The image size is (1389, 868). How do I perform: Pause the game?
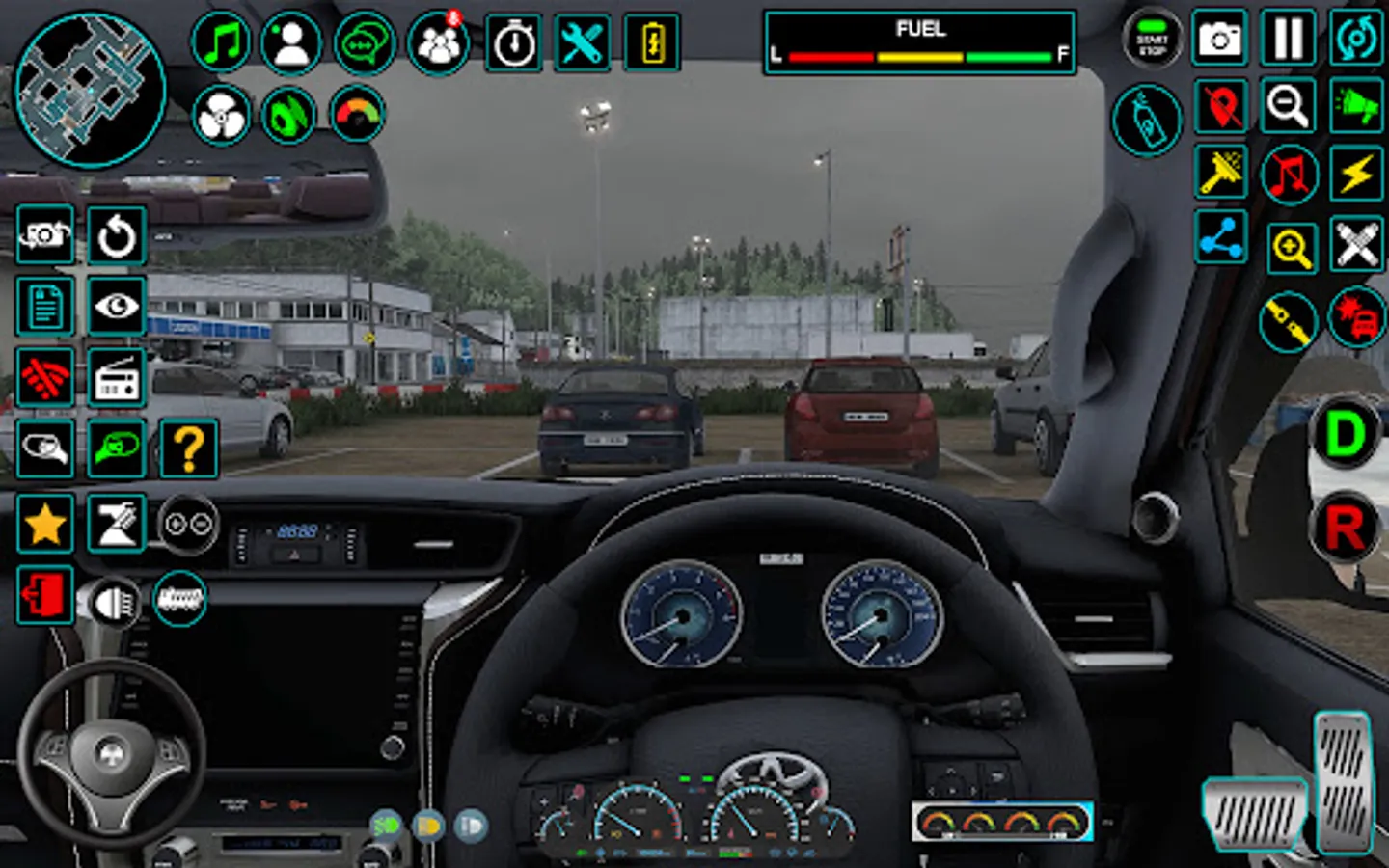click(1289, 40)
